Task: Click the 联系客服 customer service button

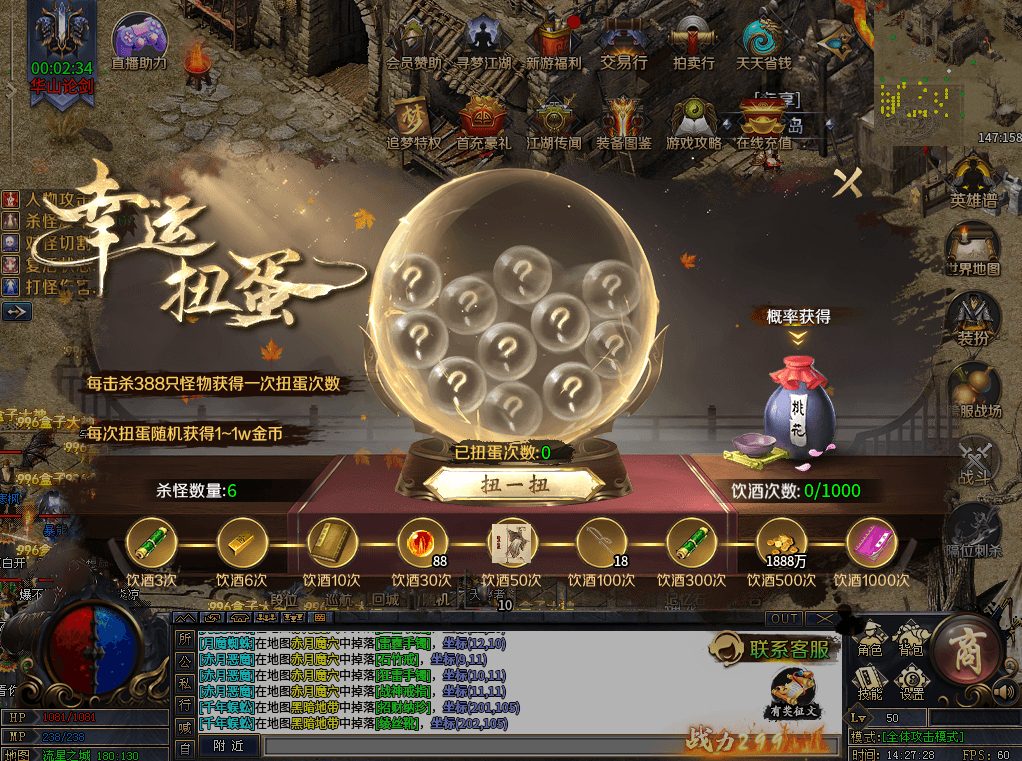Action: pyautogui.click(x=772, y=649)
